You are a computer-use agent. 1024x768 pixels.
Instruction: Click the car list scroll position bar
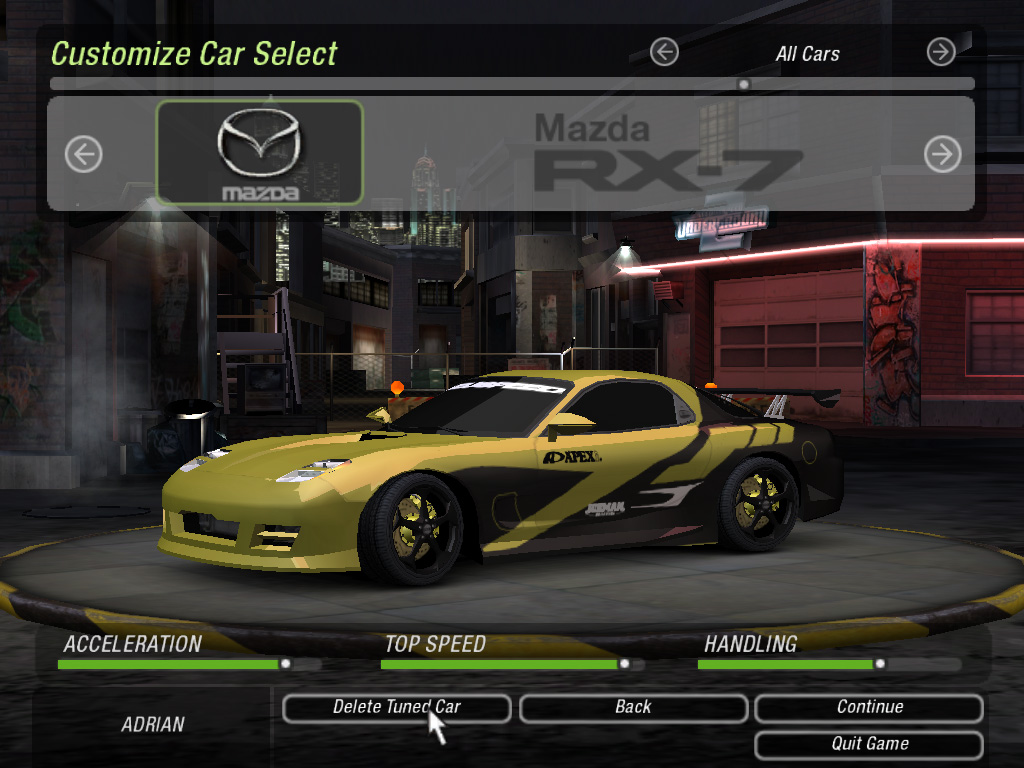512,84
